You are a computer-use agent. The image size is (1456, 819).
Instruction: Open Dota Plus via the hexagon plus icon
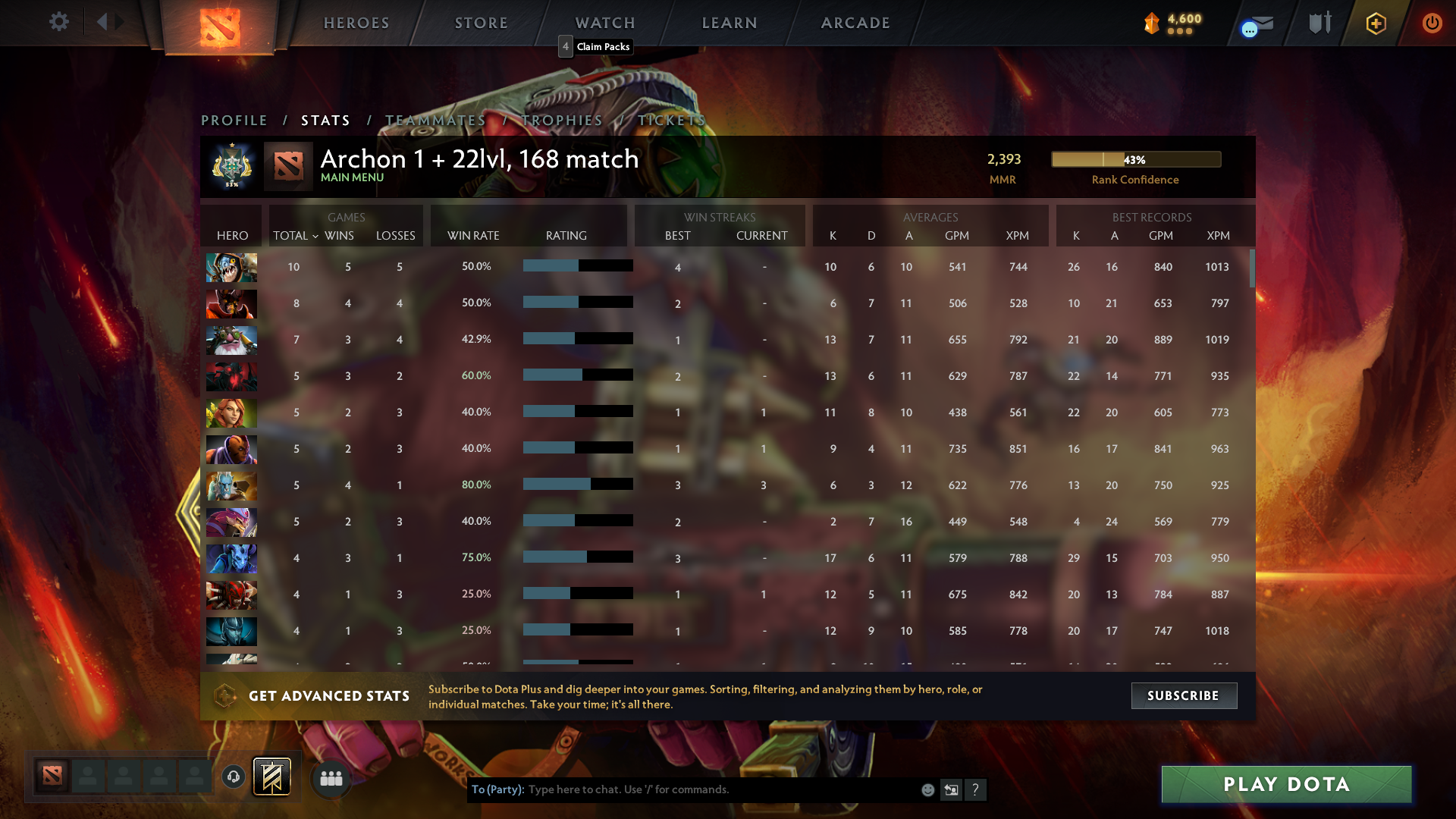click(1376, 24)
